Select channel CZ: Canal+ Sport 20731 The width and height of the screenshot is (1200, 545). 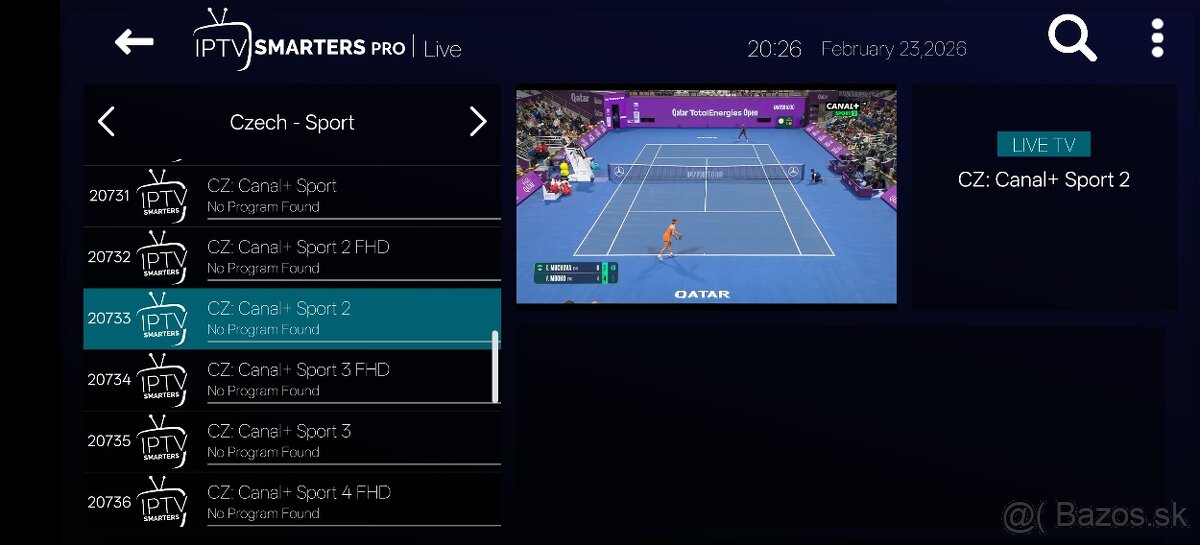click(x=290, y=195)
